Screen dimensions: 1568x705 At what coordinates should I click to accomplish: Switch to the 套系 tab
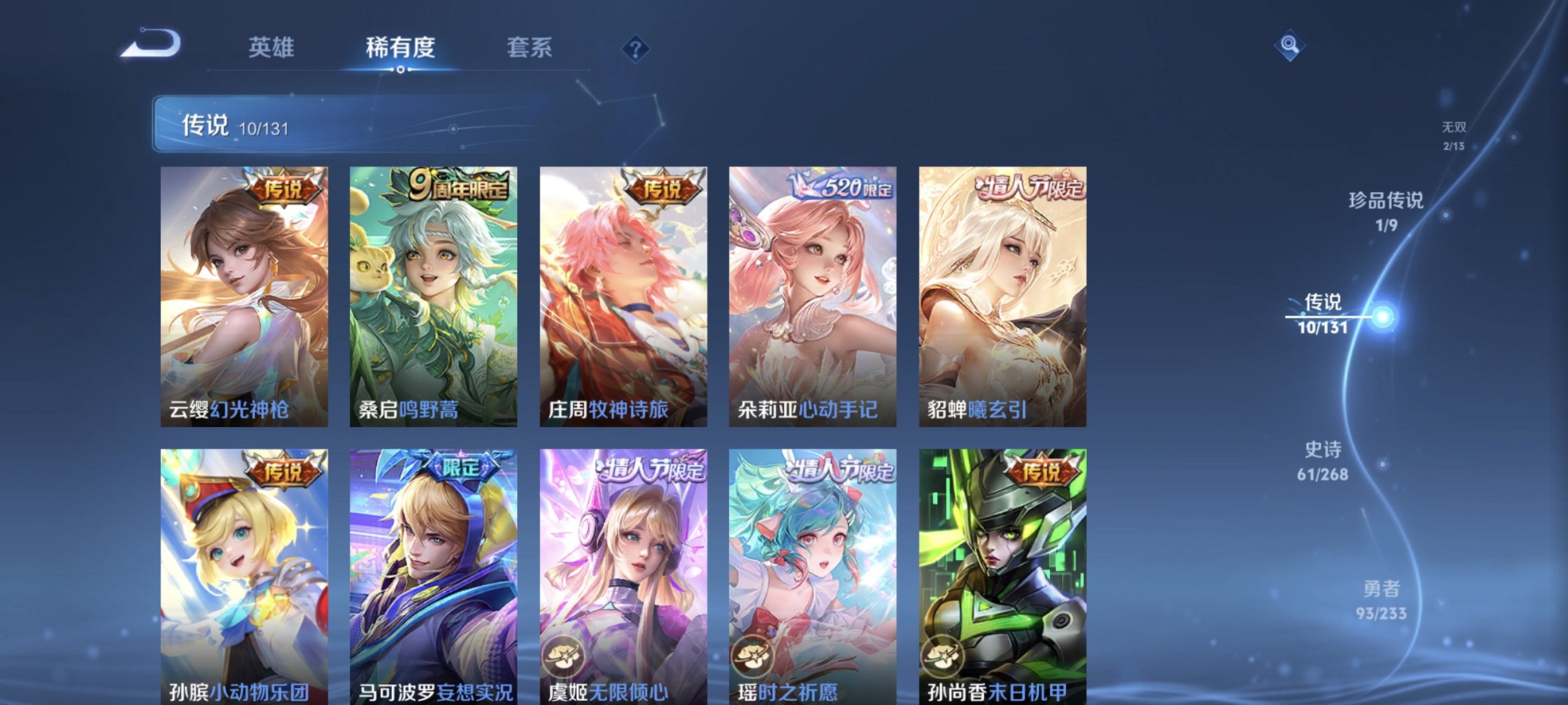pos(528,47)
